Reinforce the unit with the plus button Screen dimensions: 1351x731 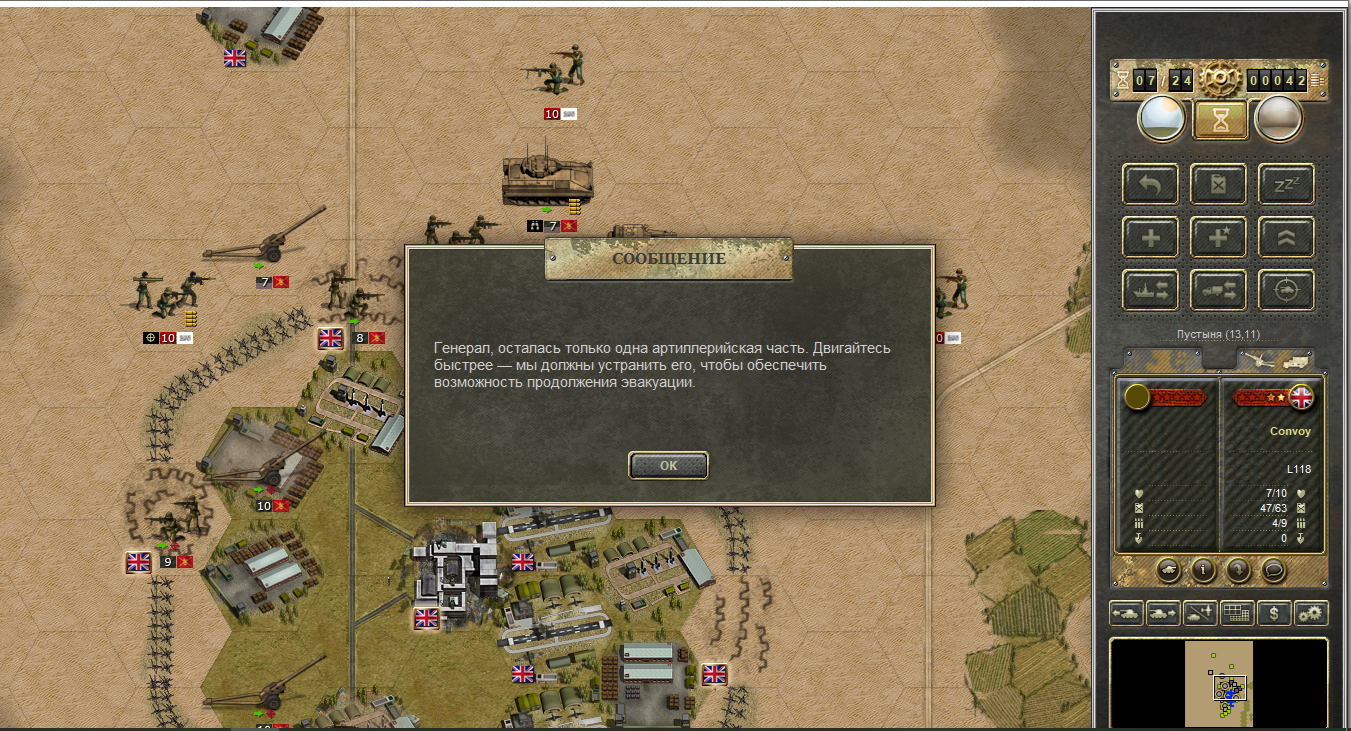pyautogui.click(x=1150, y=237)
